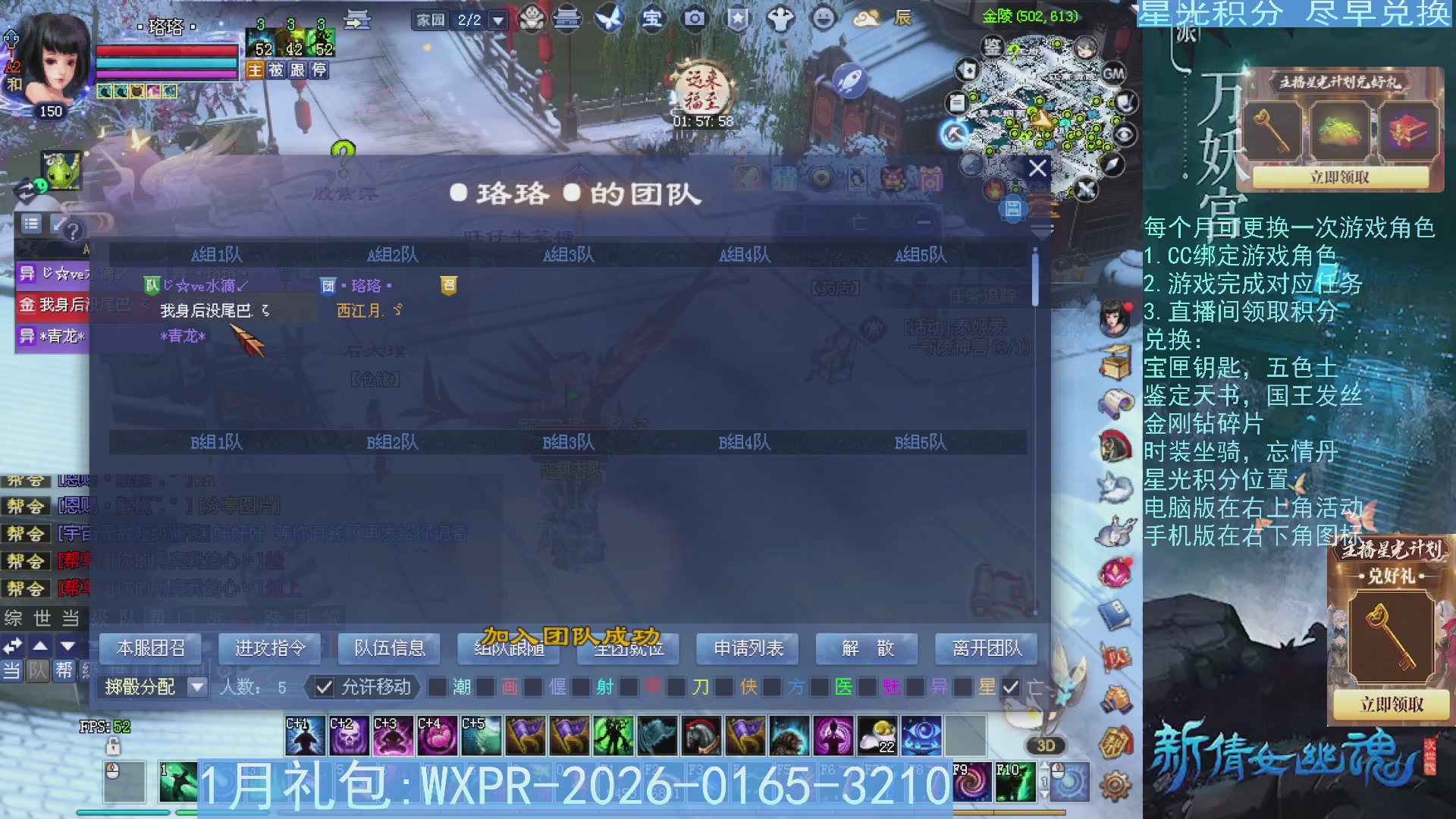Image resolution: width=1456 pixels, height=819 pixels.
Task: Open the 掷骰分配 dropdown
Action: click(197, 687)
